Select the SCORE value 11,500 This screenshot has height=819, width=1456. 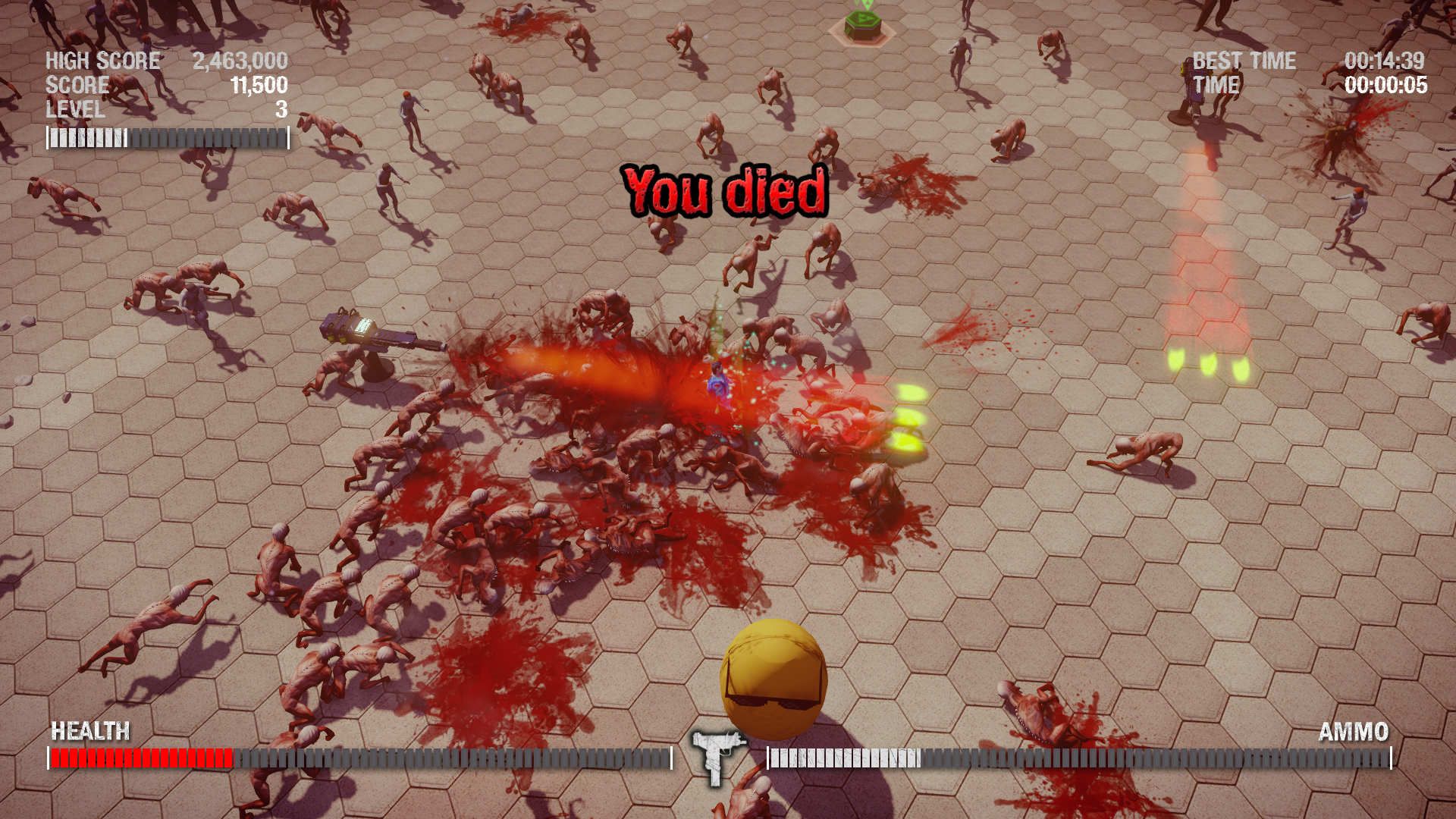258,86
